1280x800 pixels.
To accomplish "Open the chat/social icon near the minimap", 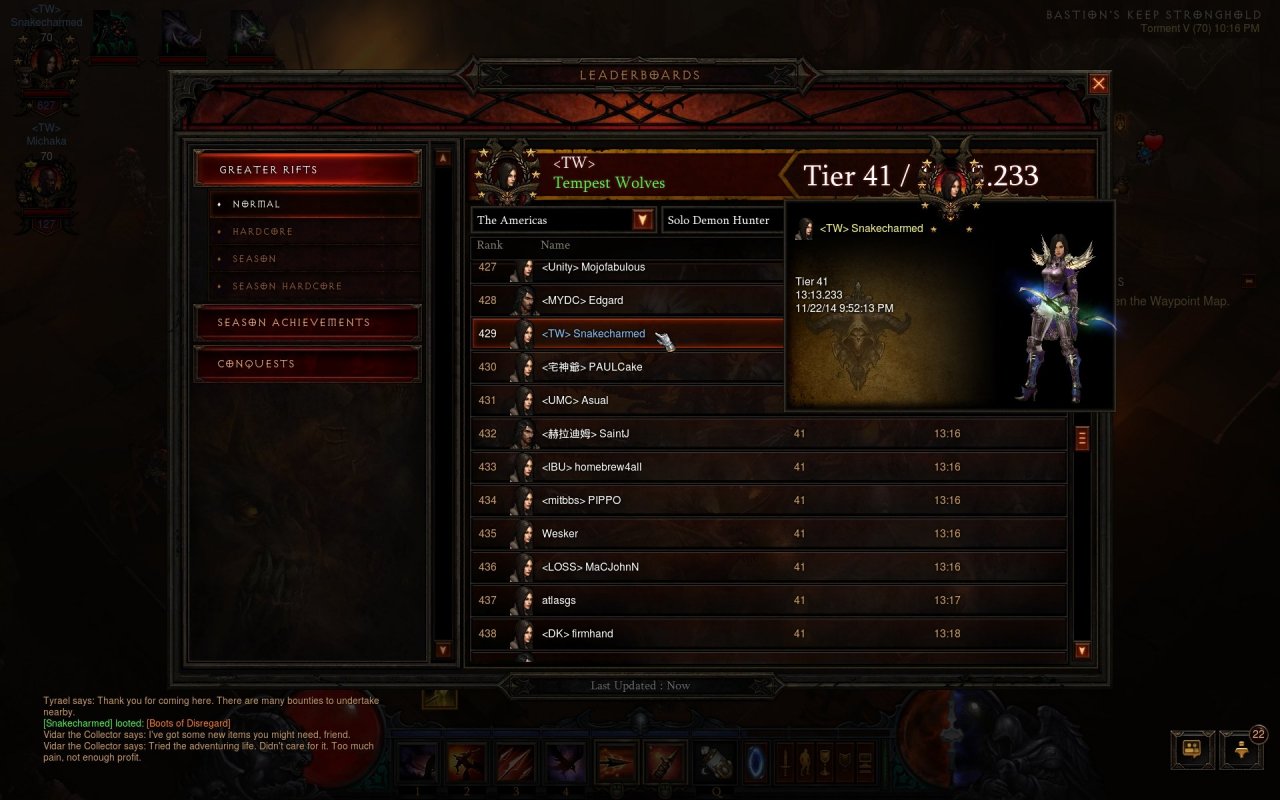I will pos(1192,748).
